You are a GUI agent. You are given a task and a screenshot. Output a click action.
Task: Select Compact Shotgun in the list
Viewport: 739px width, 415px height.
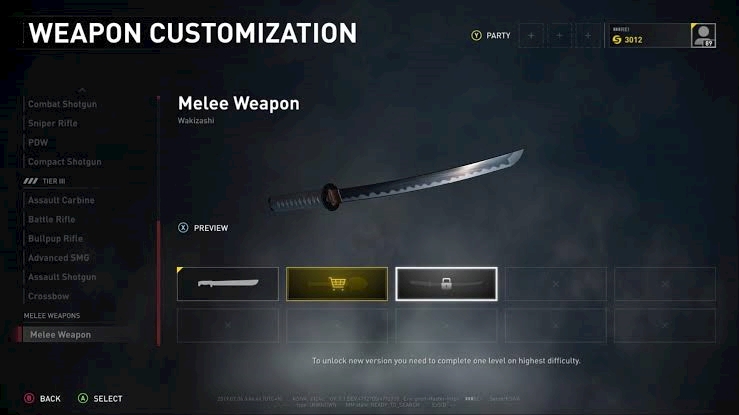[x=64, y=161]
